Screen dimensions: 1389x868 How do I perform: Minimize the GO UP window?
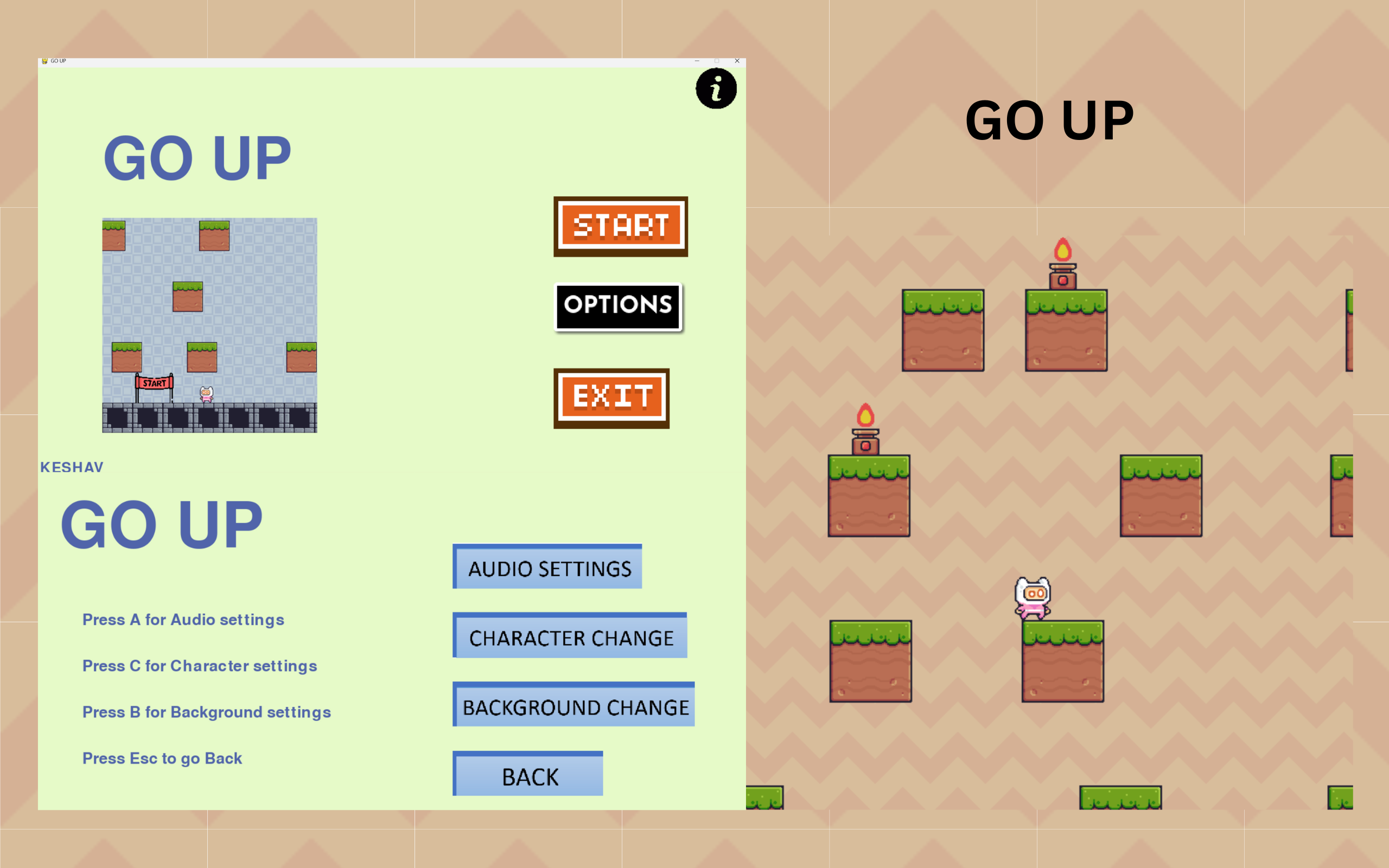697,61
